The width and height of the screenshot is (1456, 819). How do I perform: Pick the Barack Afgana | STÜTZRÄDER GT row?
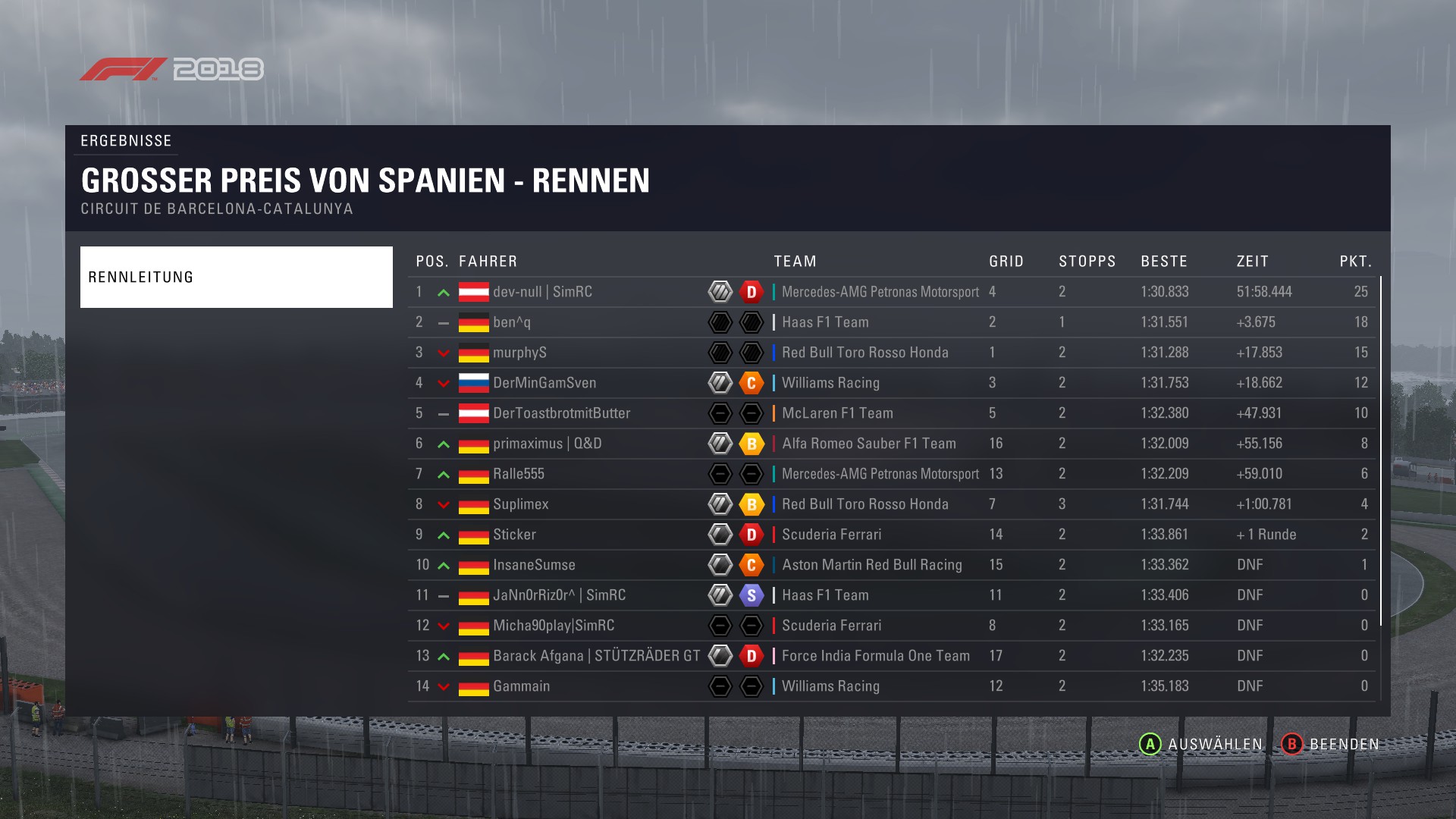[x=596, y=656]
